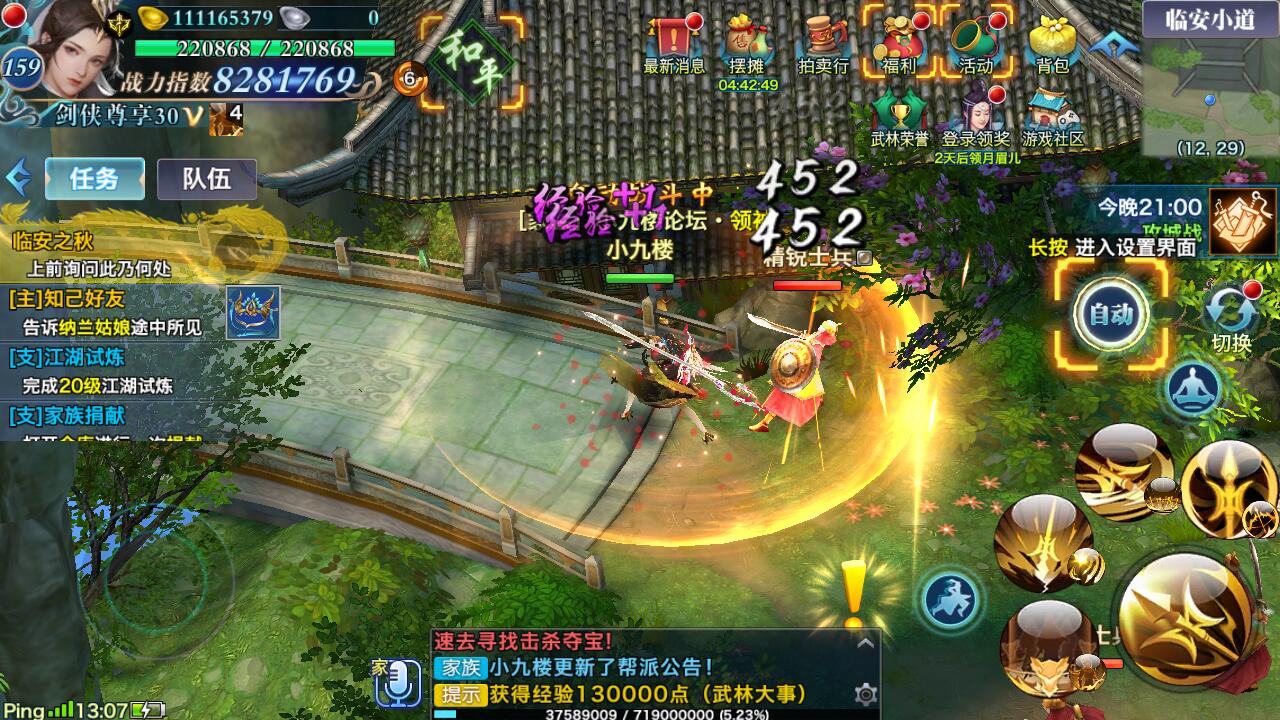Open the 最新消息 news icon
The width and height of the screenshot is (1280, 720).
674,44
